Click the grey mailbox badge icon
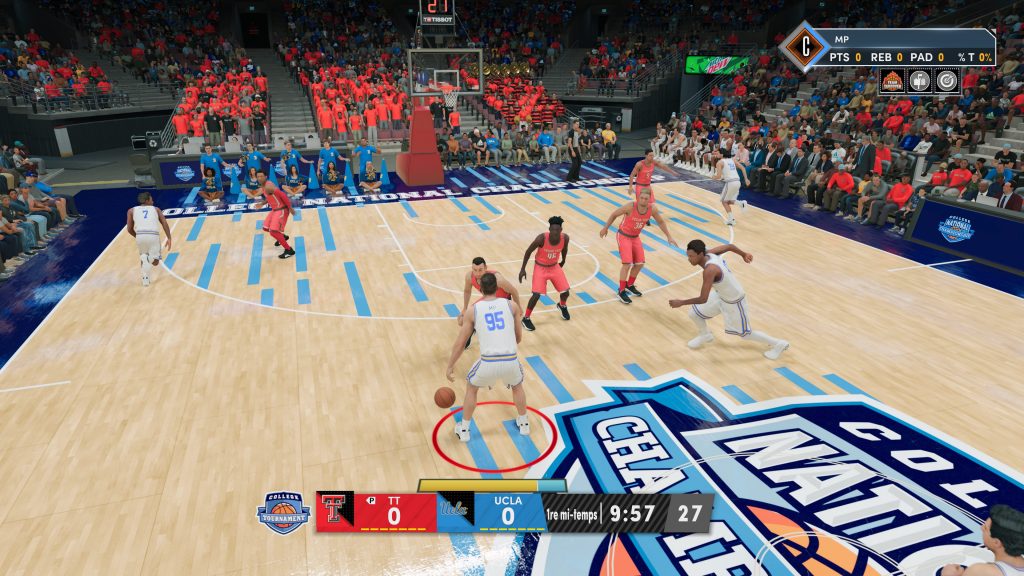 [x=919, y=81]
